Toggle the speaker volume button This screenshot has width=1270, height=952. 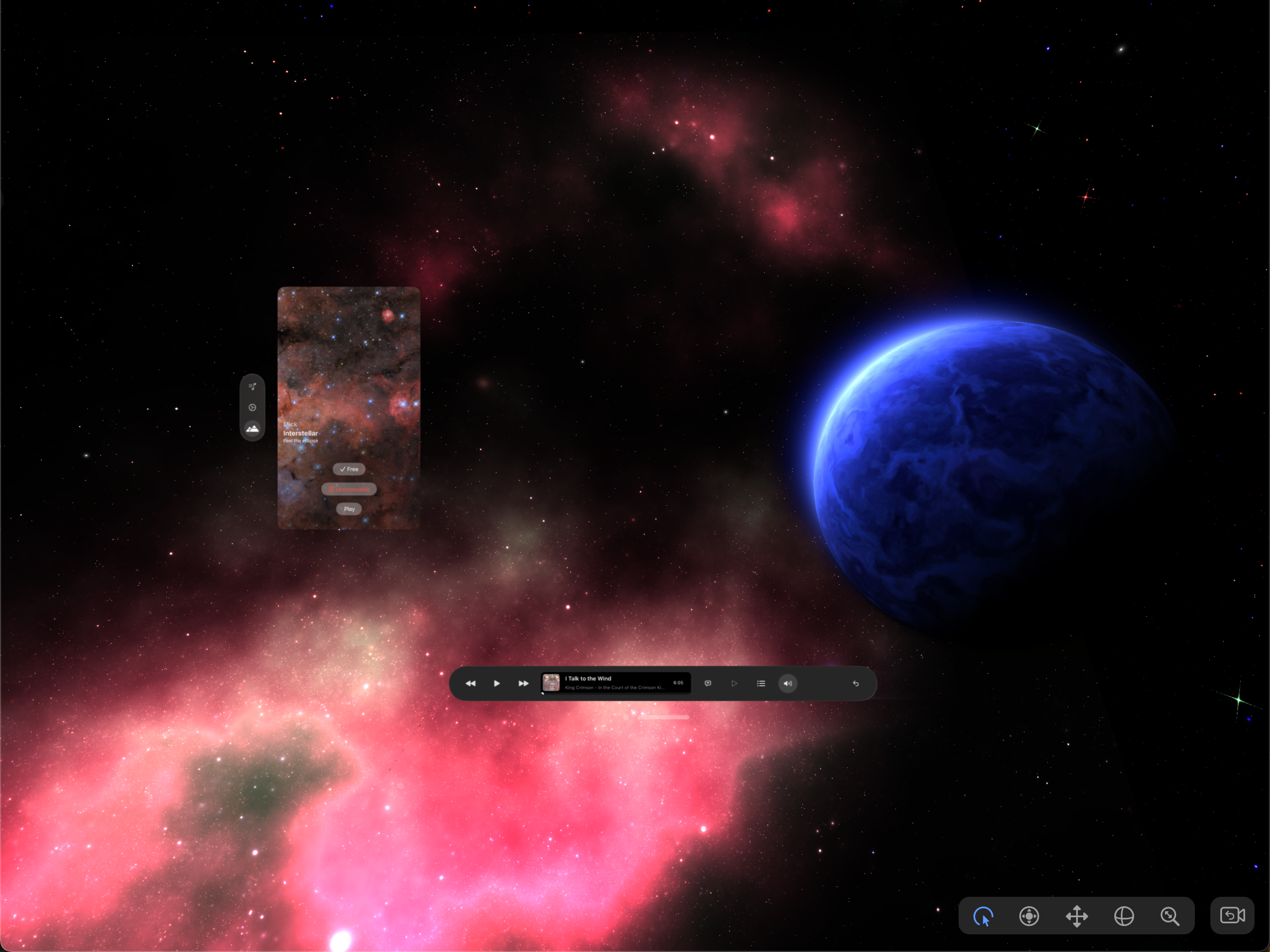788,683
